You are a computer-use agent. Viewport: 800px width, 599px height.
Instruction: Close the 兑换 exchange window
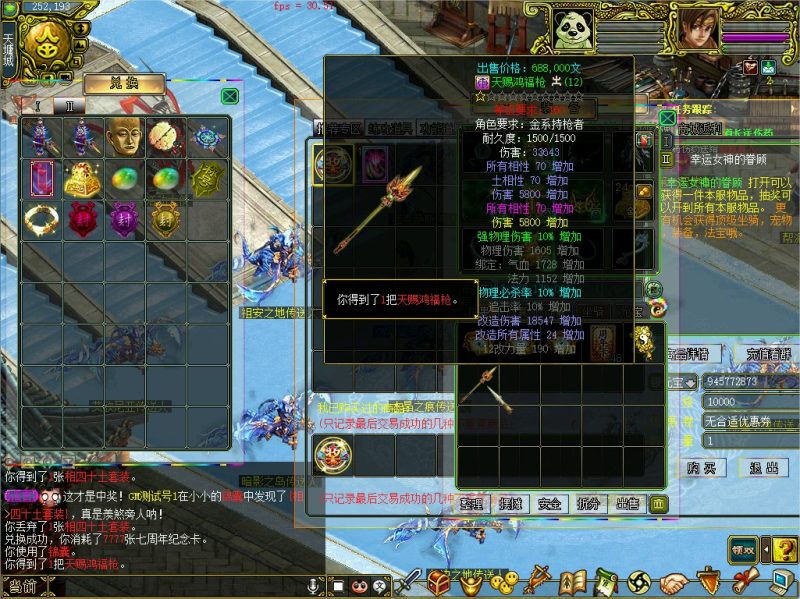pyautogui.click(x=230, y=96)
